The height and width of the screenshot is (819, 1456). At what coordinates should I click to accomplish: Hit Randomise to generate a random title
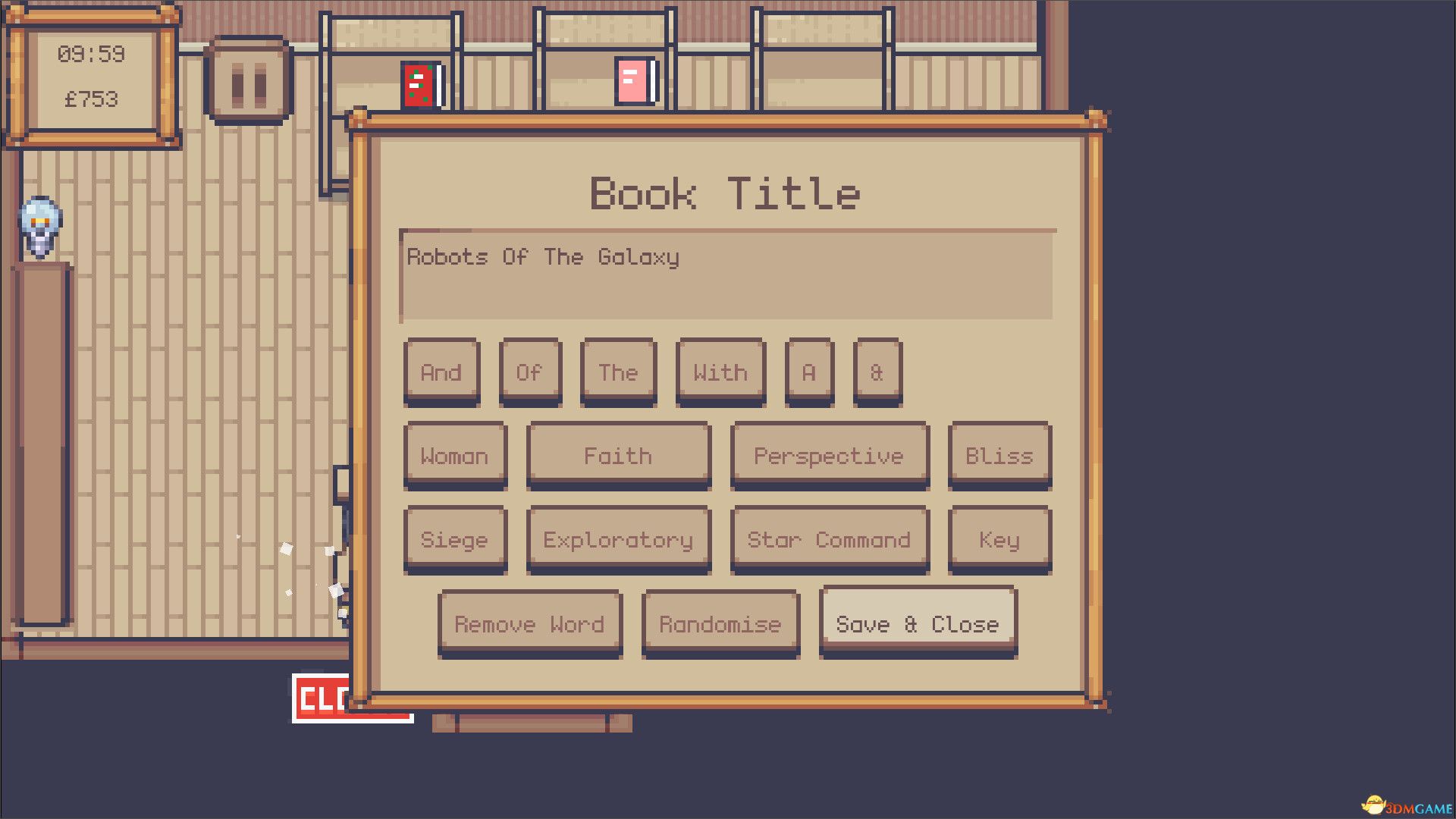[719, 624]
